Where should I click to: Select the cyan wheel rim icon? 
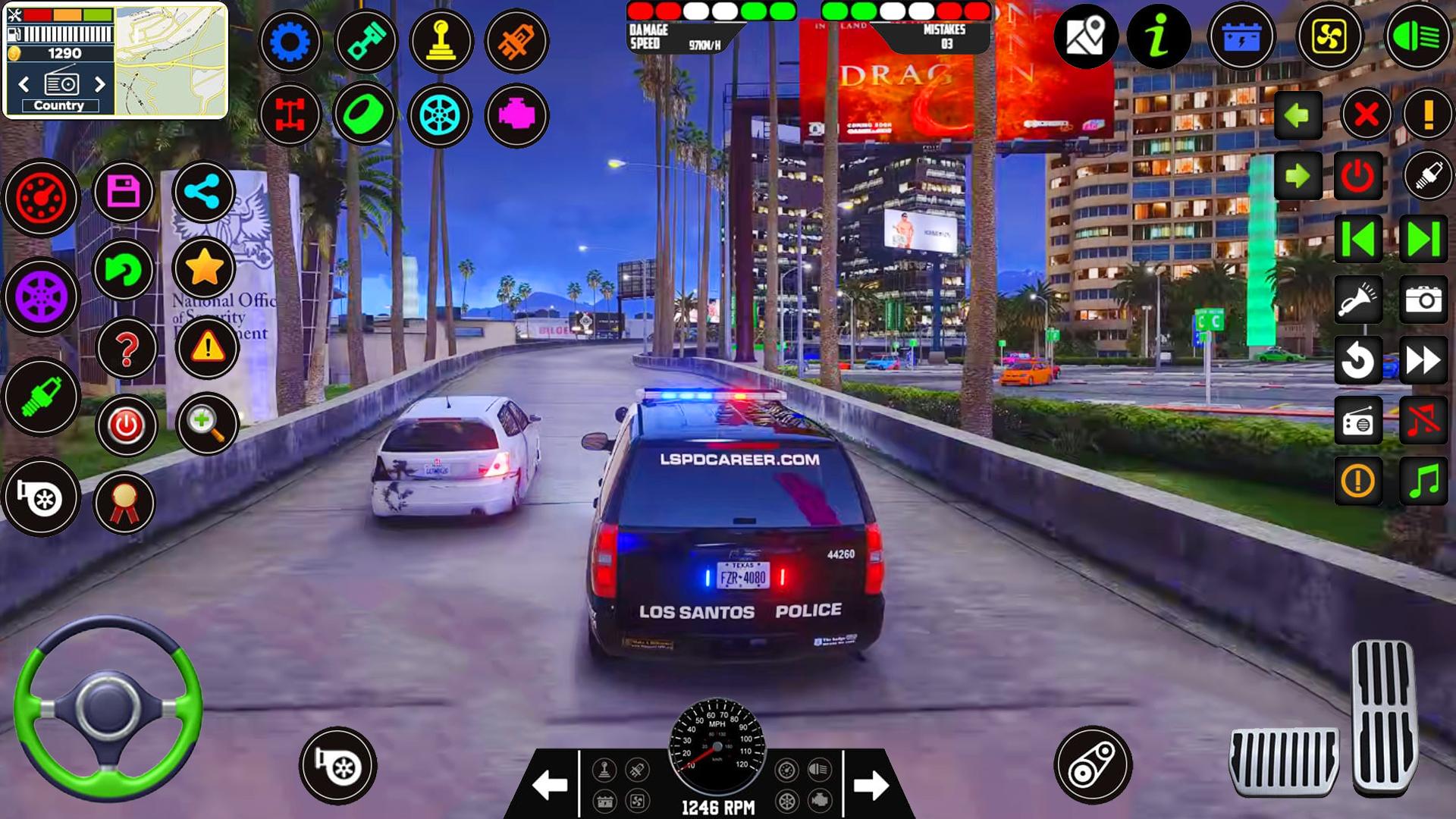coord(442,115)
